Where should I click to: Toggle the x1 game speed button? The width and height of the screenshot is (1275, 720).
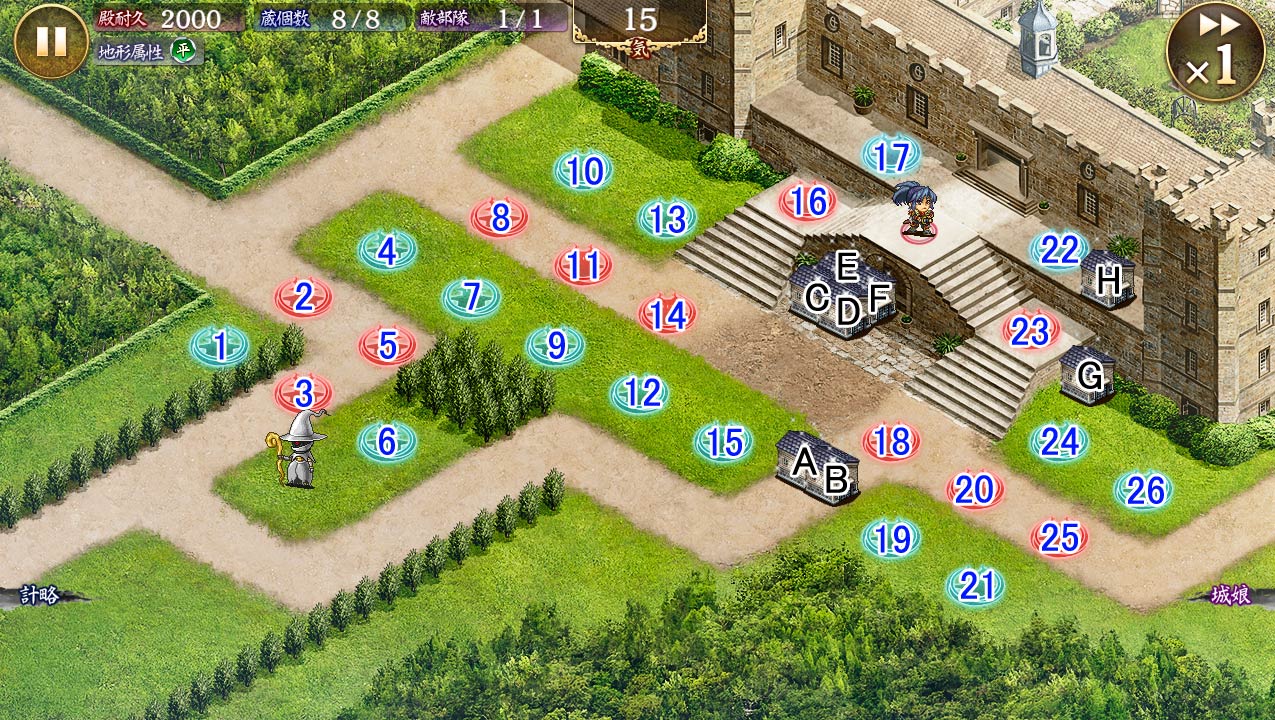[1215, 53]
